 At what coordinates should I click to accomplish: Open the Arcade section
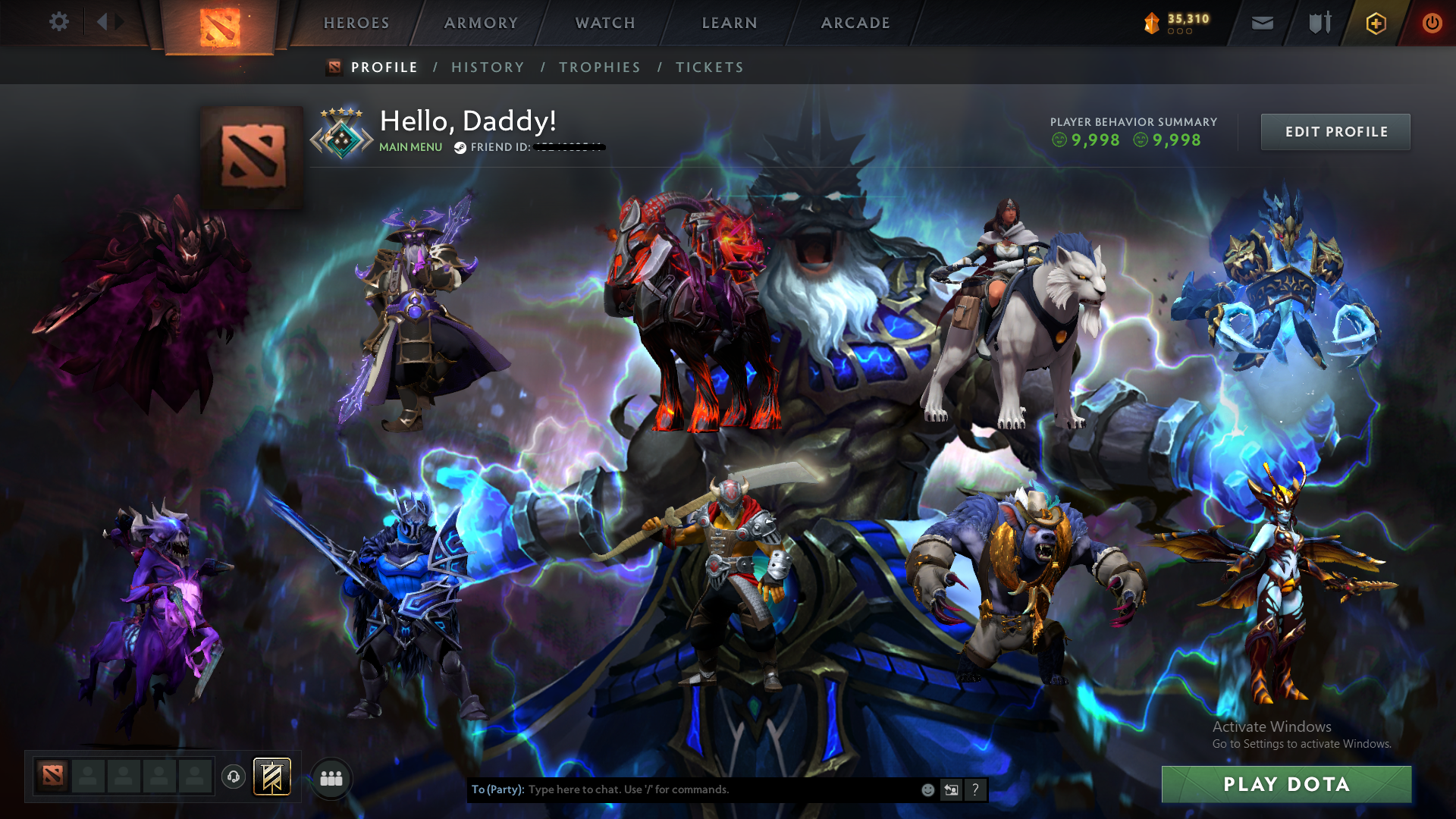pos(855,23)
